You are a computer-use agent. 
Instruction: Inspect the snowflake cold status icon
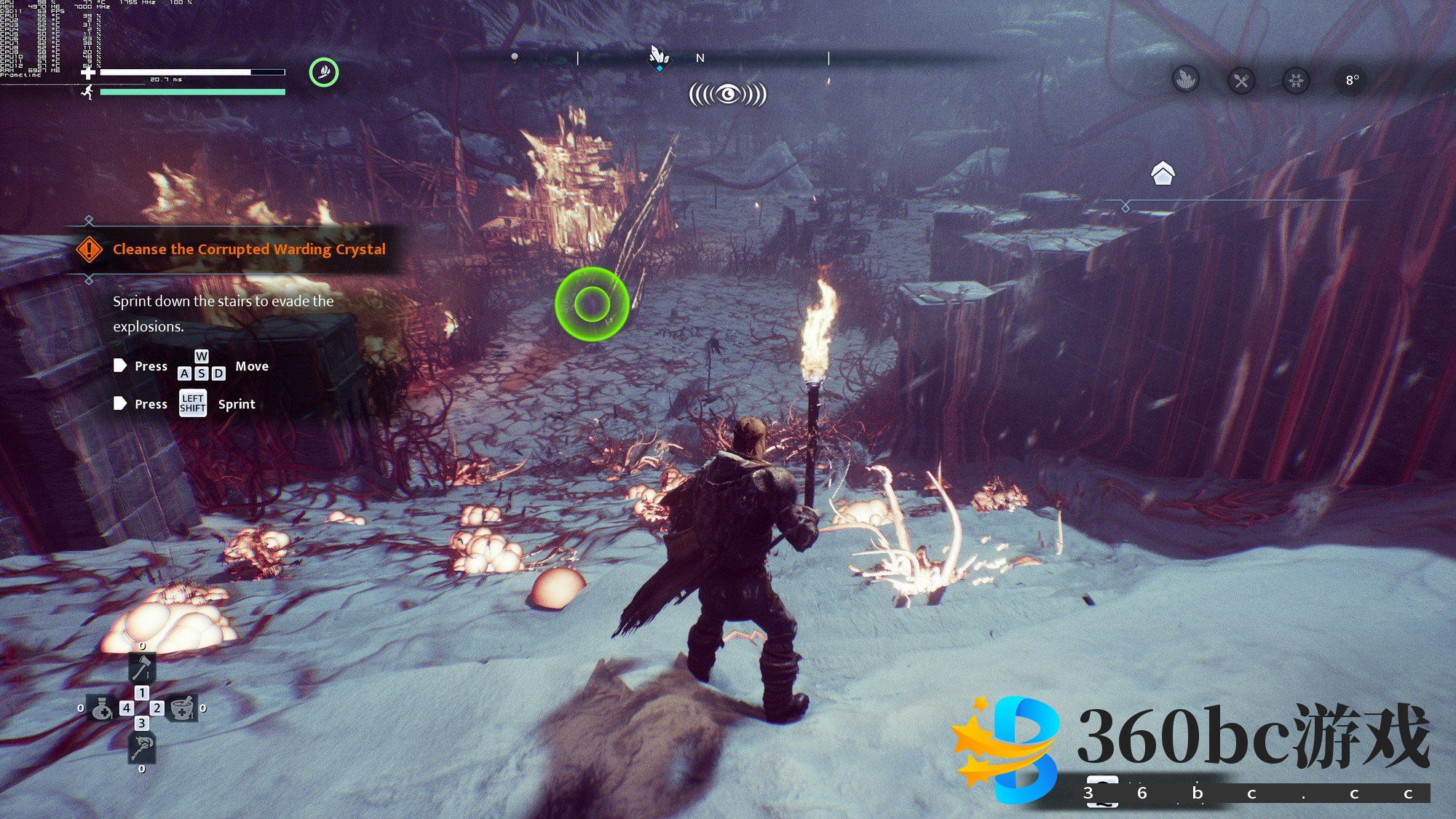[1296, 80]
